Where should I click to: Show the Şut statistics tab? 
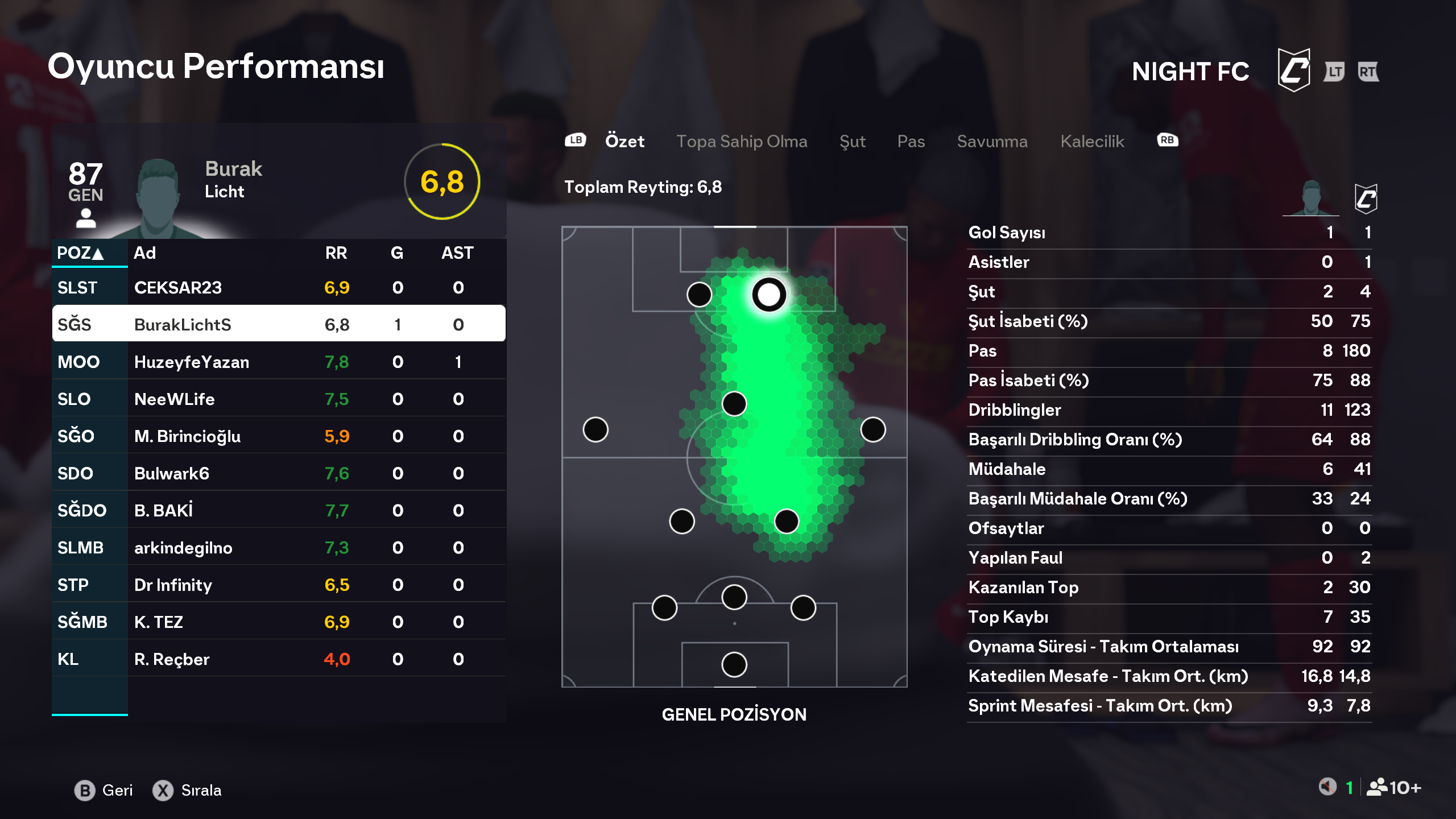[852, 141]
